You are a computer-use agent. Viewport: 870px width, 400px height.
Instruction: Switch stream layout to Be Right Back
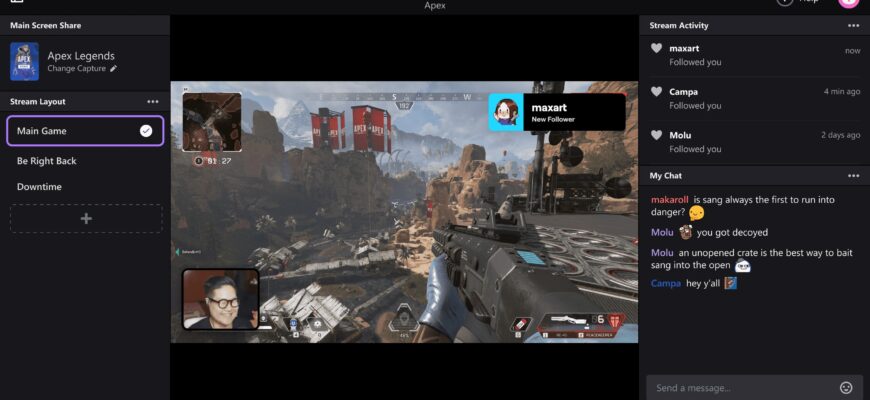(46, 161)
